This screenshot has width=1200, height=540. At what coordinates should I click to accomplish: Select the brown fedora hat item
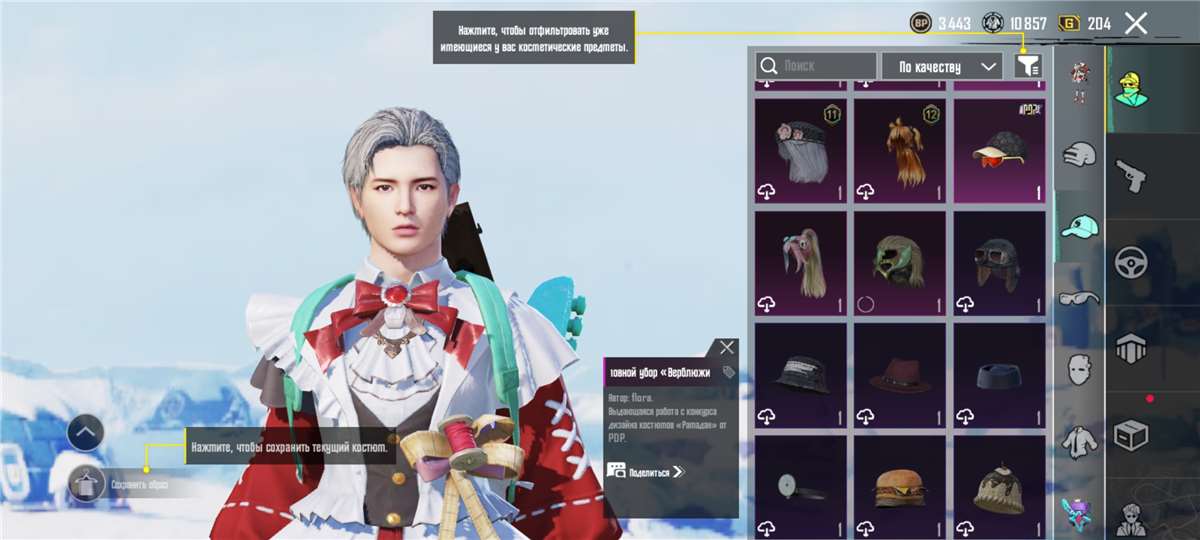(x=900, y=375)
